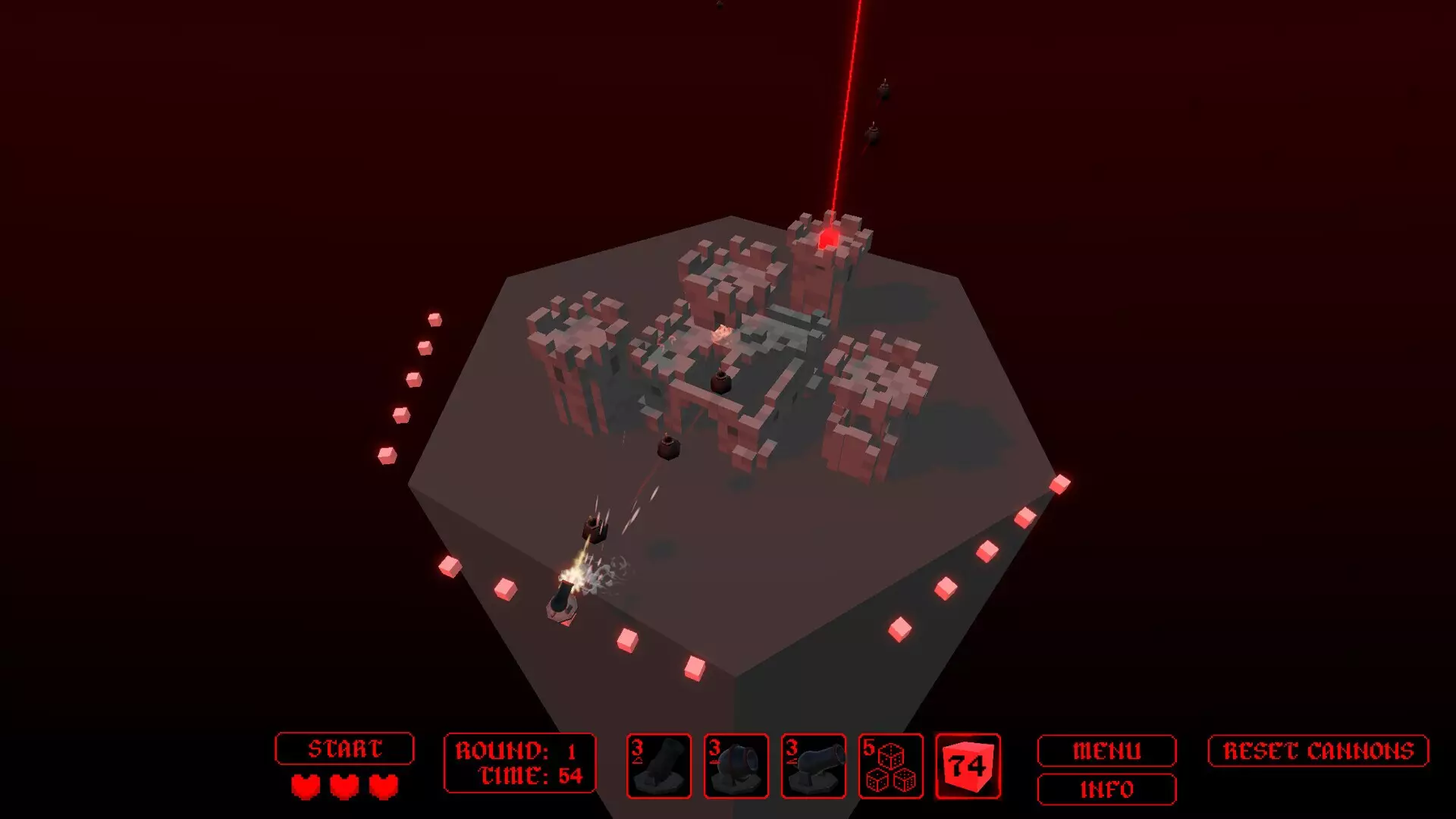This screenshot has width=1456, height=819.
Task: Open the MENU
Action: (x=1106, y=752)
